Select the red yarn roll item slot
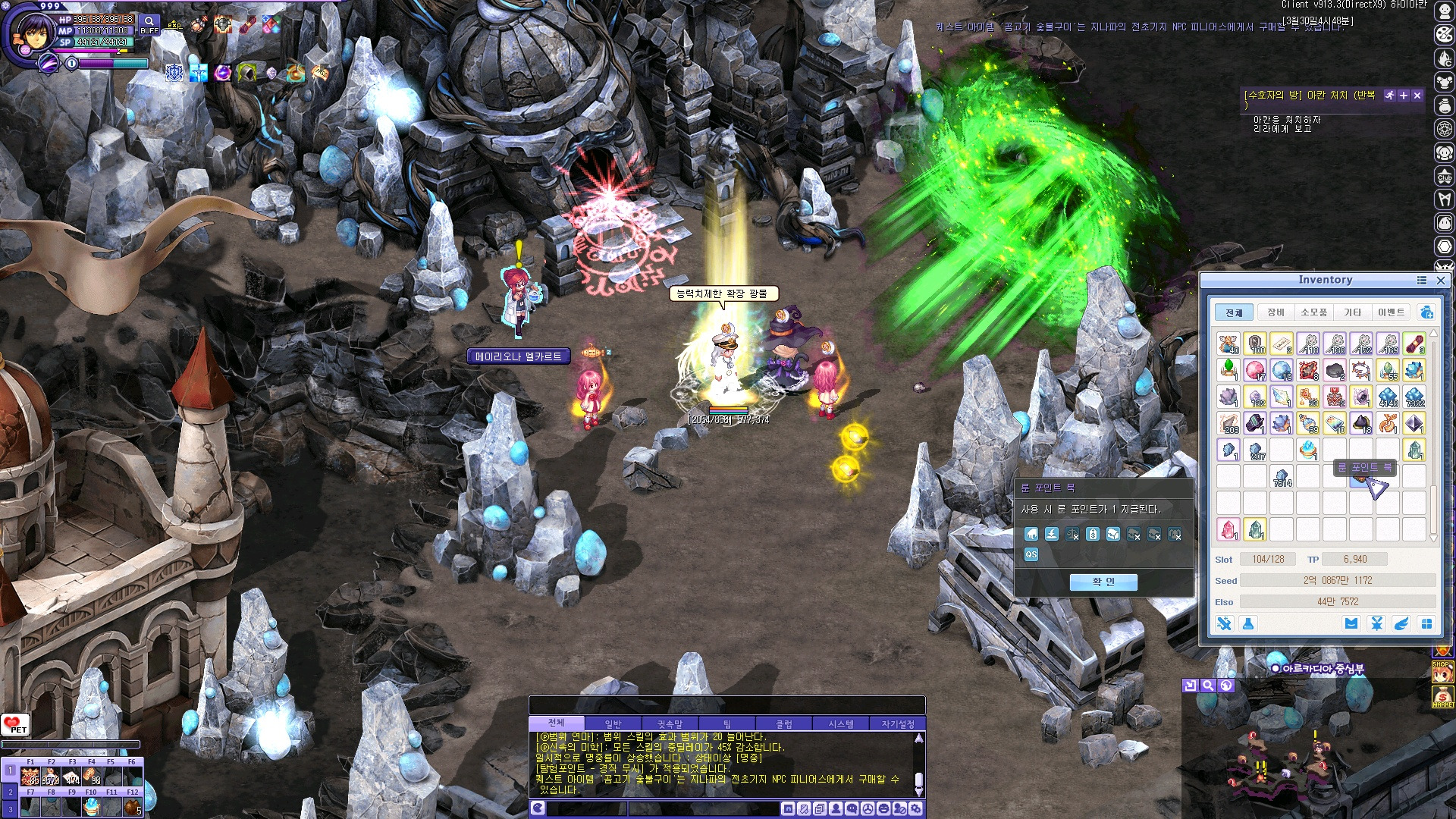1456x819 pixels. [1414, 344]
